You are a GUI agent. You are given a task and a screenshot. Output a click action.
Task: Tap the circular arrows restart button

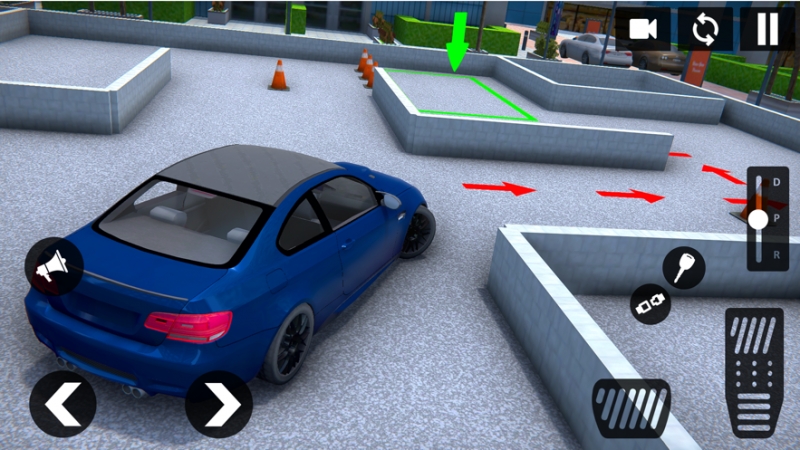(x=705, y=29)
